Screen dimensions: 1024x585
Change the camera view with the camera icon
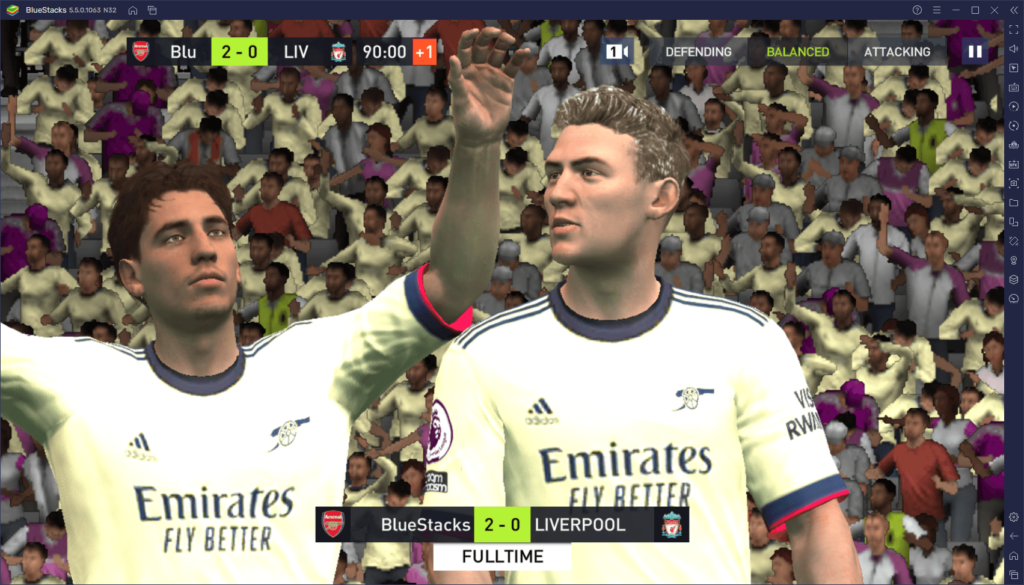[x=617, y=52]
